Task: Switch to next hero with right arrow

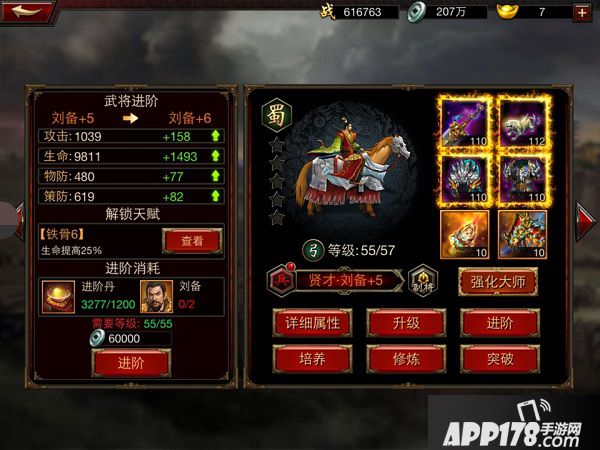Action: click(x=587, y=215)
